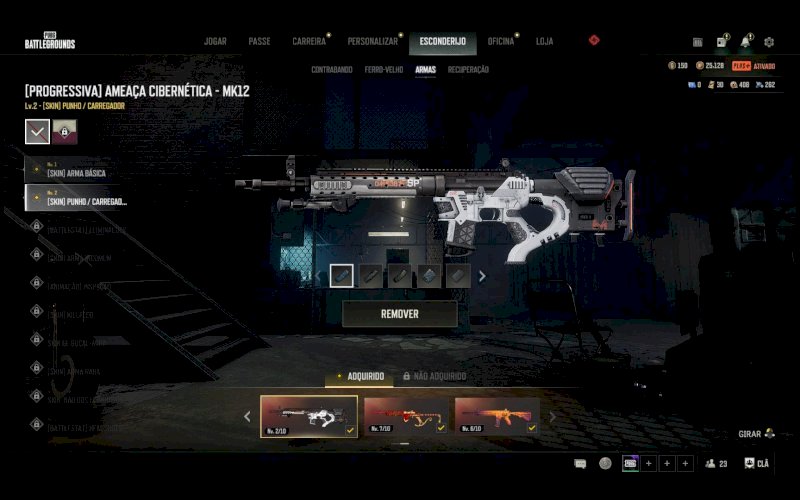The image size is (800, 500).
Task: Select the checkmark skin preset box
Action: [37, 131]
